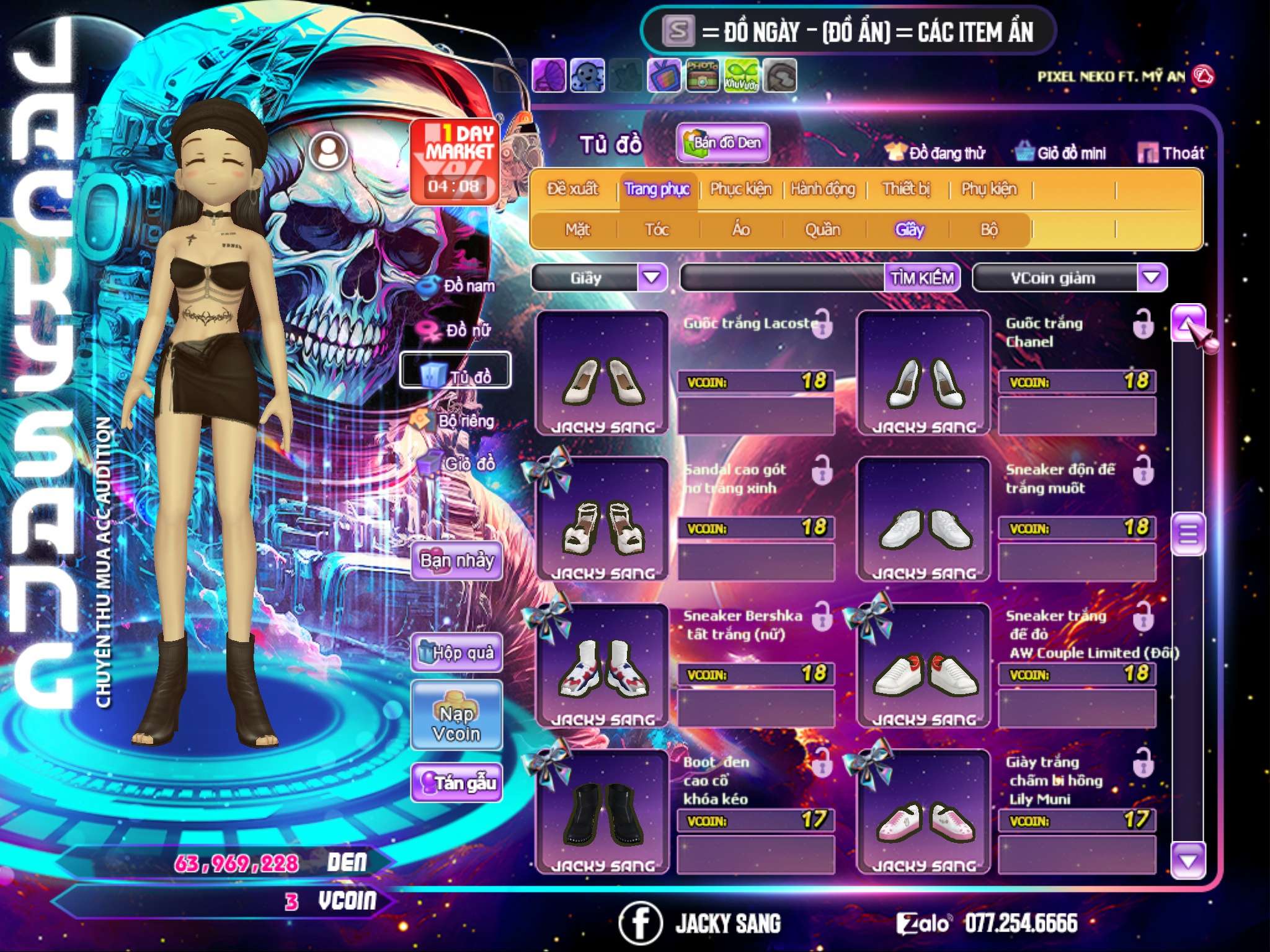Open the 1 Day Market banner
This screenshot has height=952, width=1270.
[x=456, y=161]
